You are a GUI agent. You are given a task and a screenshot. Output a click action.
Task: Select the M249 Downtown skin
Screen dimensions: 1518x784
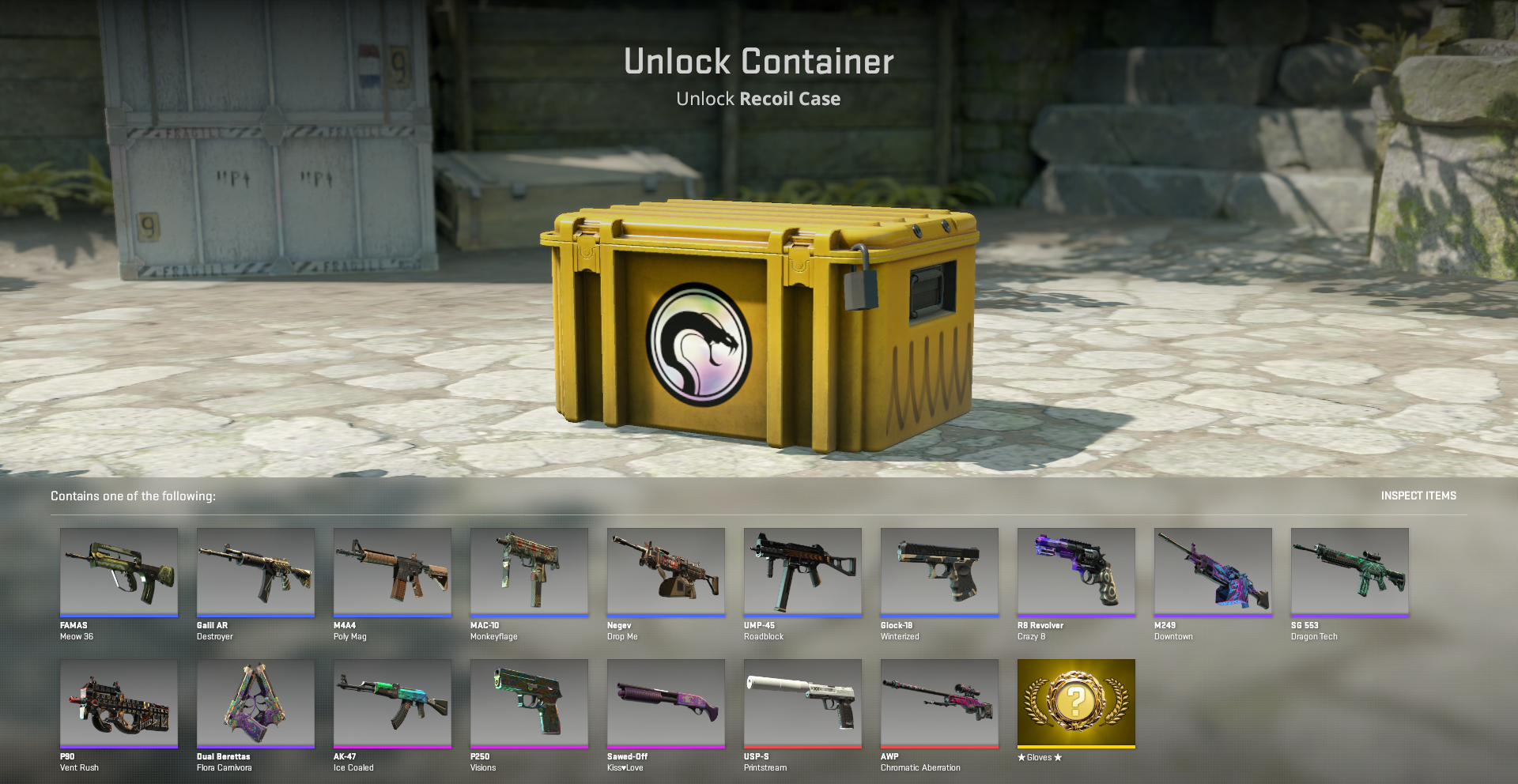point(1213,572)
